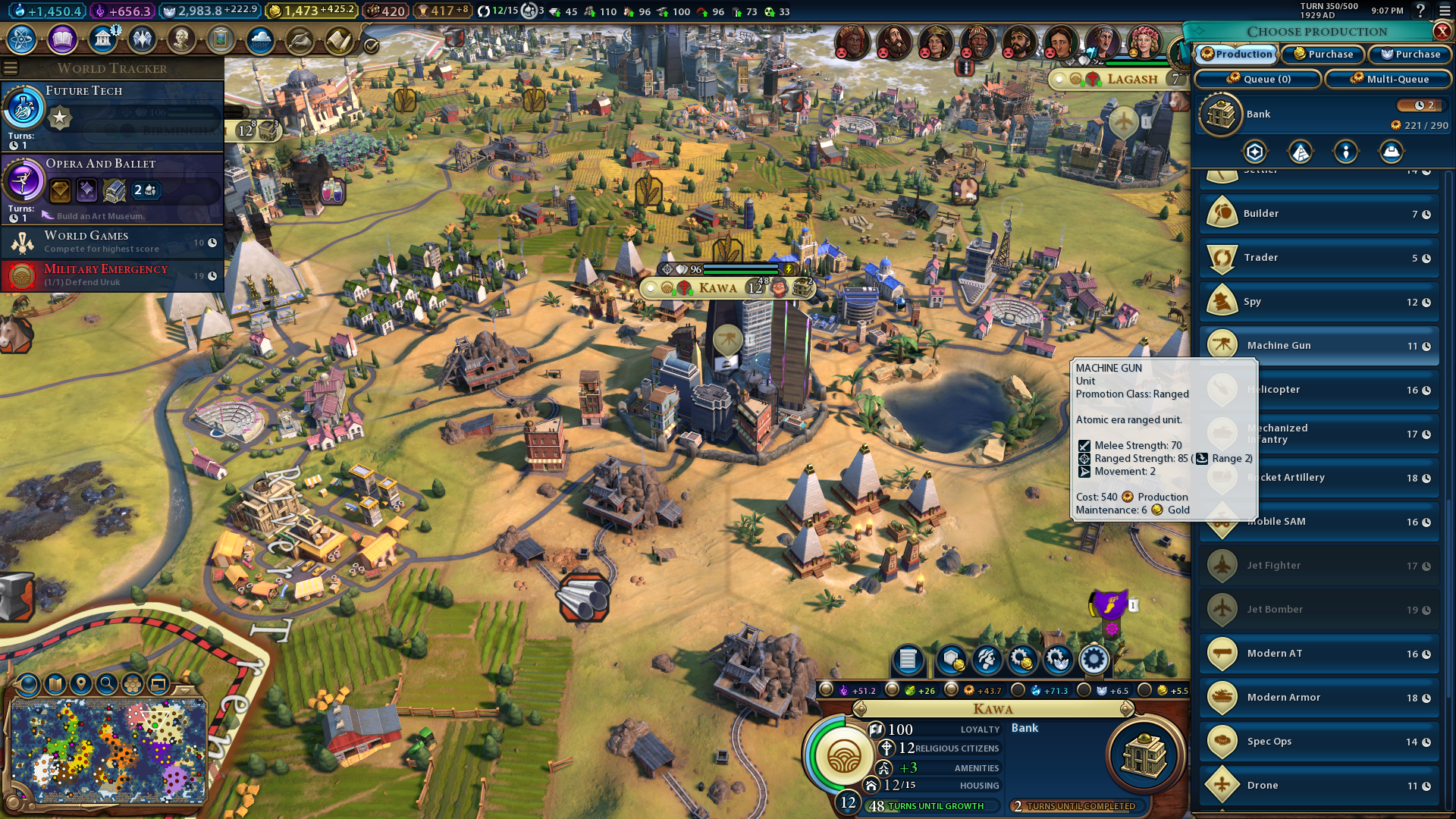1456x819 pixels.
Task: Select the Multi-Queue tab
Action: pyautogui.click(x=1389, y=79)
